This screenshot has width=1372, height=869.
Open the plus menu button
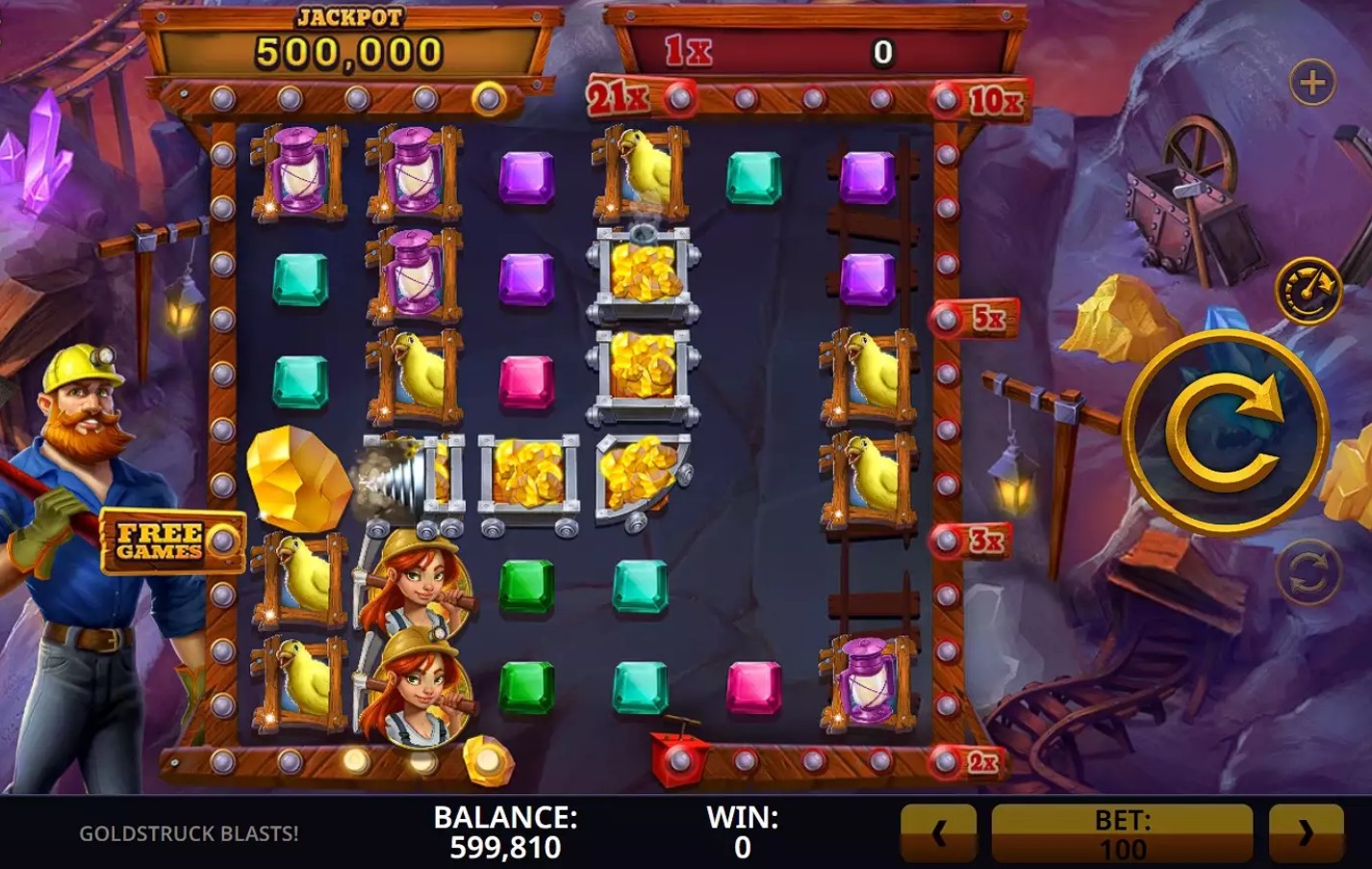(1312, 83)
